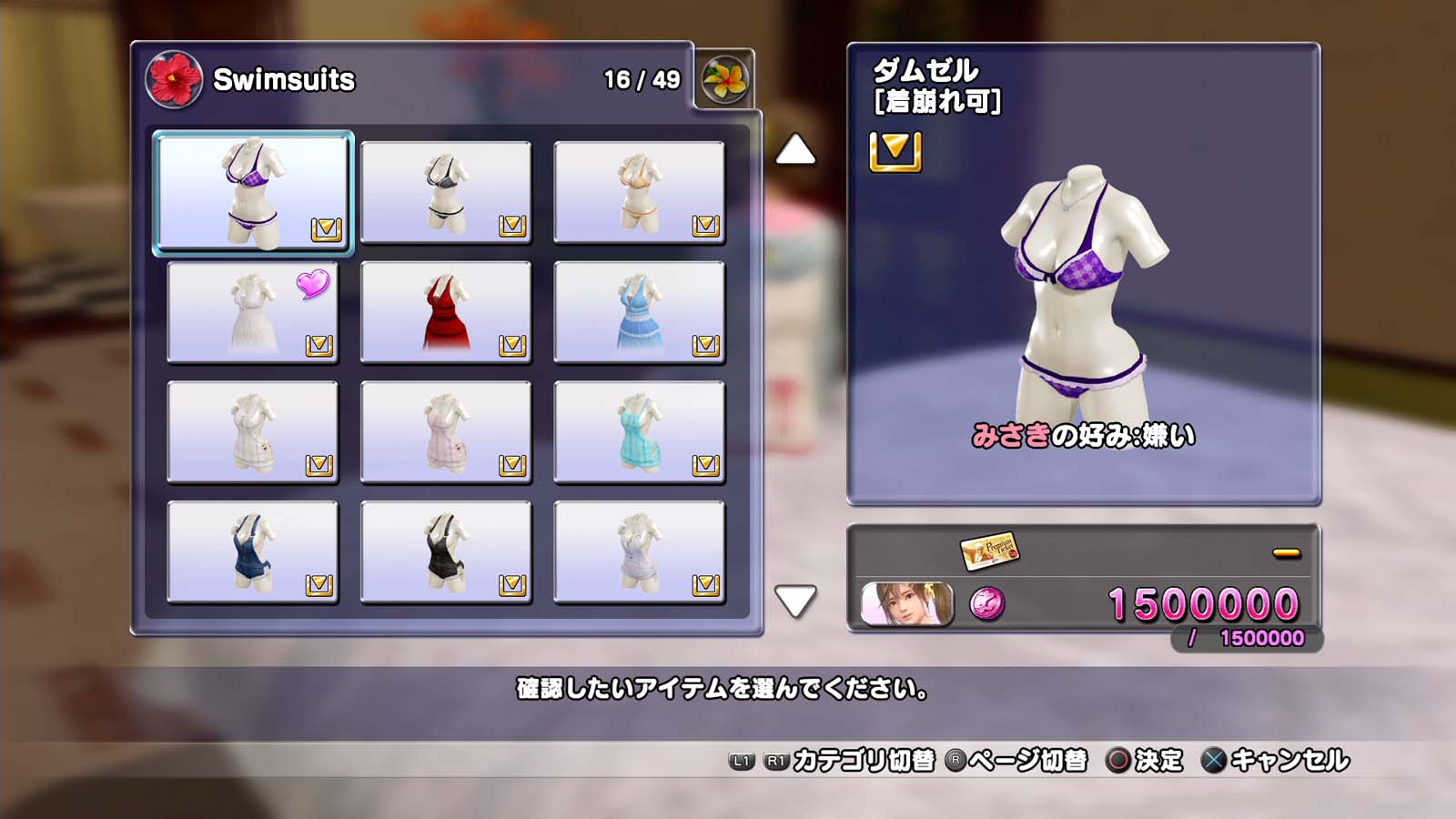The width and height of the screenshot is (1456, 819).
Task: Choose the black bikini swimsuit
Action: click(x=446, y=192)
